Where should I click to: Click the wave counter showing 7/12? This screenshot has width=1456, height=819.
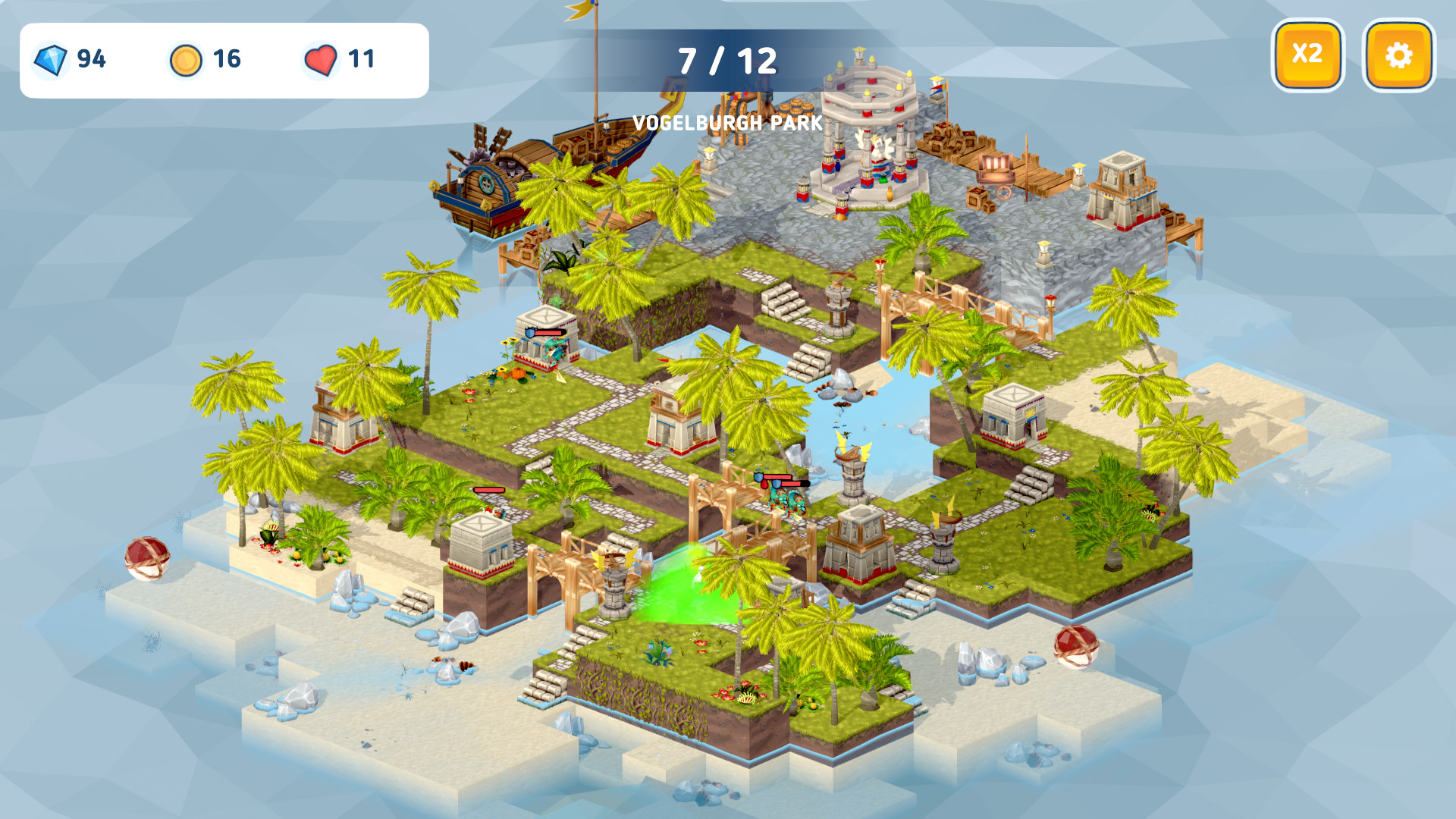click(x=726, y=58)
